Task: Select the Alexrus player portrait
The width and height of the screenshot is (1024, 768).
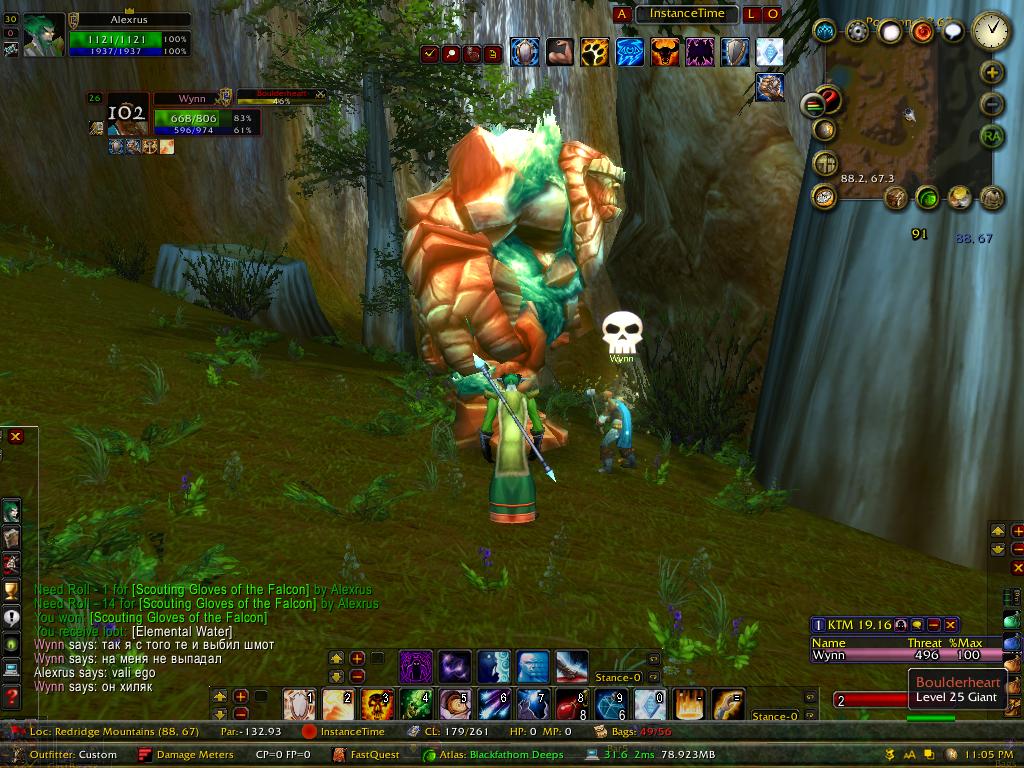Action: [x=44, y=35]
